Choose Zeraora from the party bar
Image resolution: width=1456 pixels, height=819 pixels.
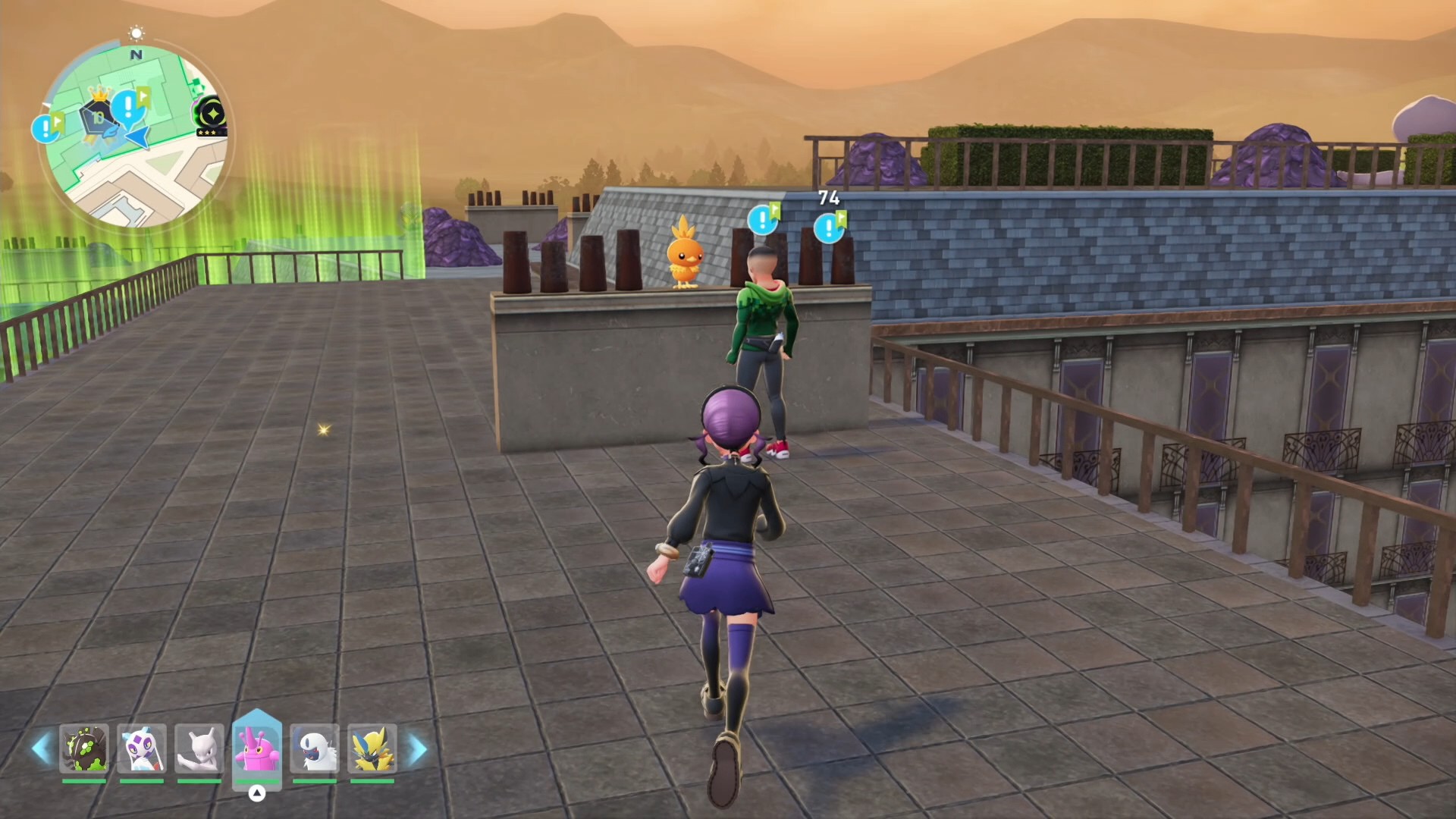372,748
